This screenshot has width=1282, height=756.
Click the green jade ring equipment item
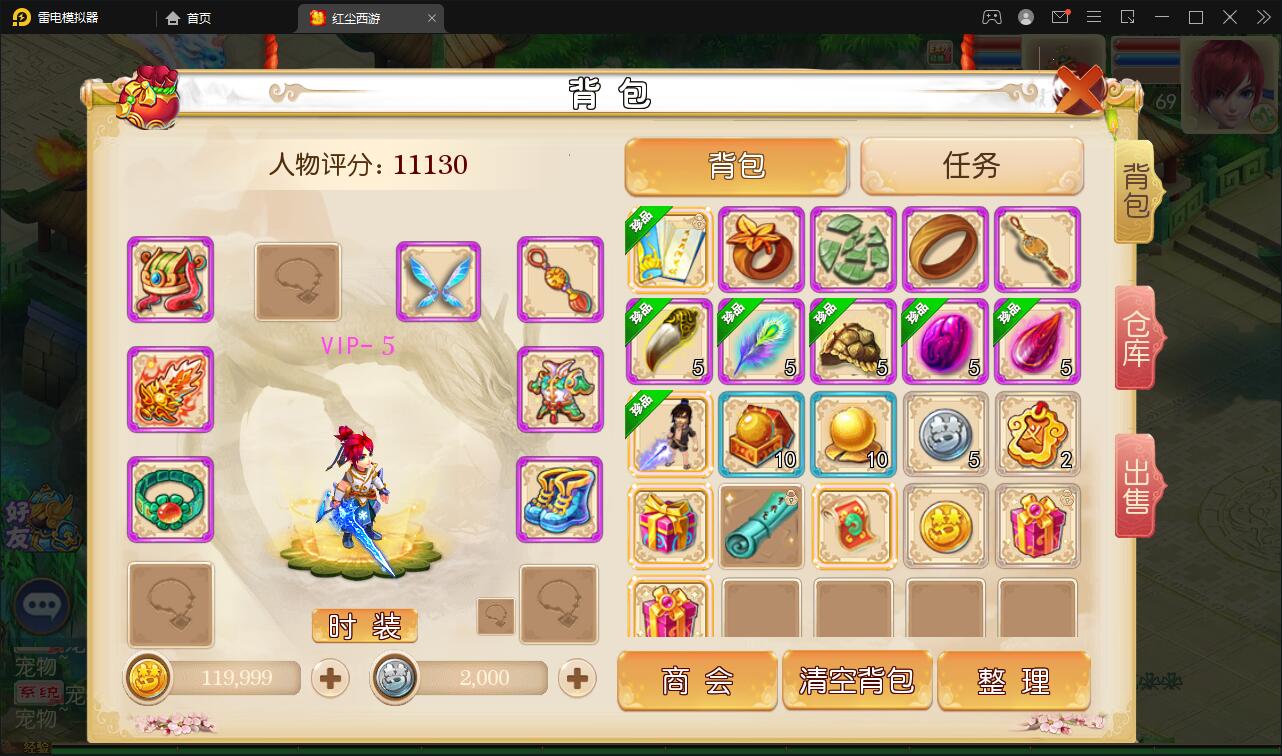(170, 500)
